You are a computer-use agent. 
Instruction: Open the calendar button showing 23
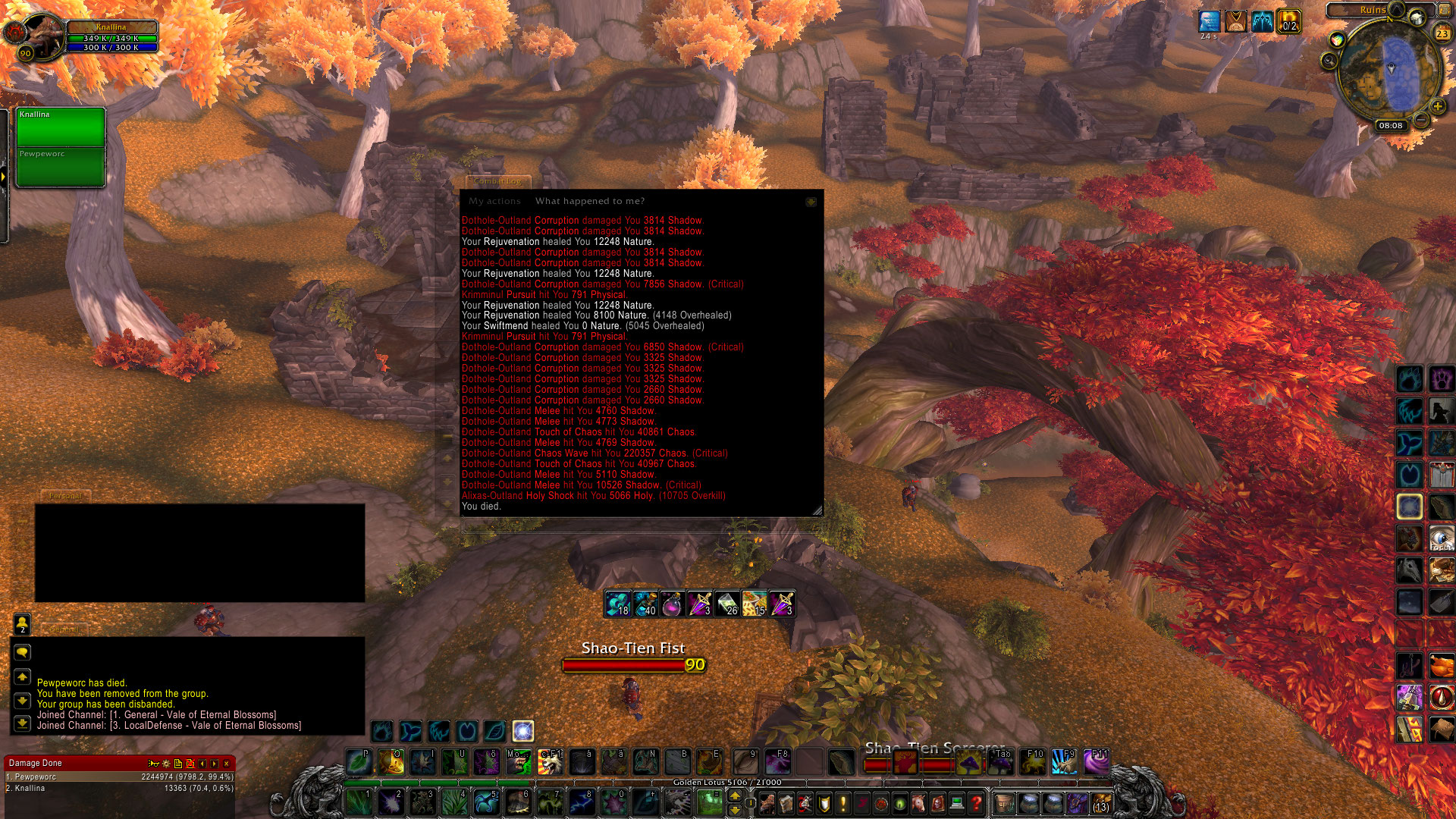click(x=1442, y=33)
